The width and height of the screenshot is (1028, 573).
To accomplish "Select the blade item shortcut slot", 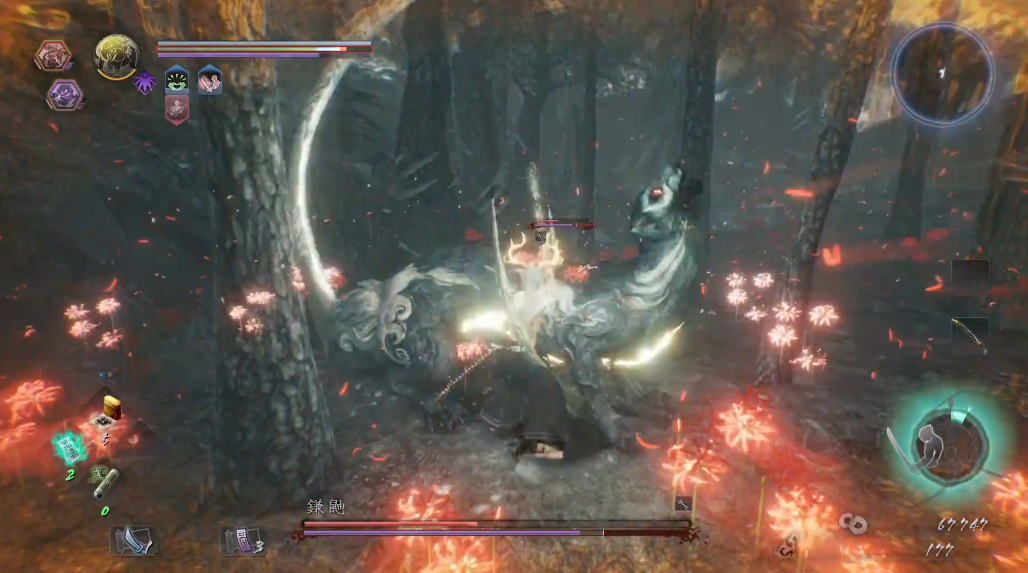I will click(x=133, y=541).
